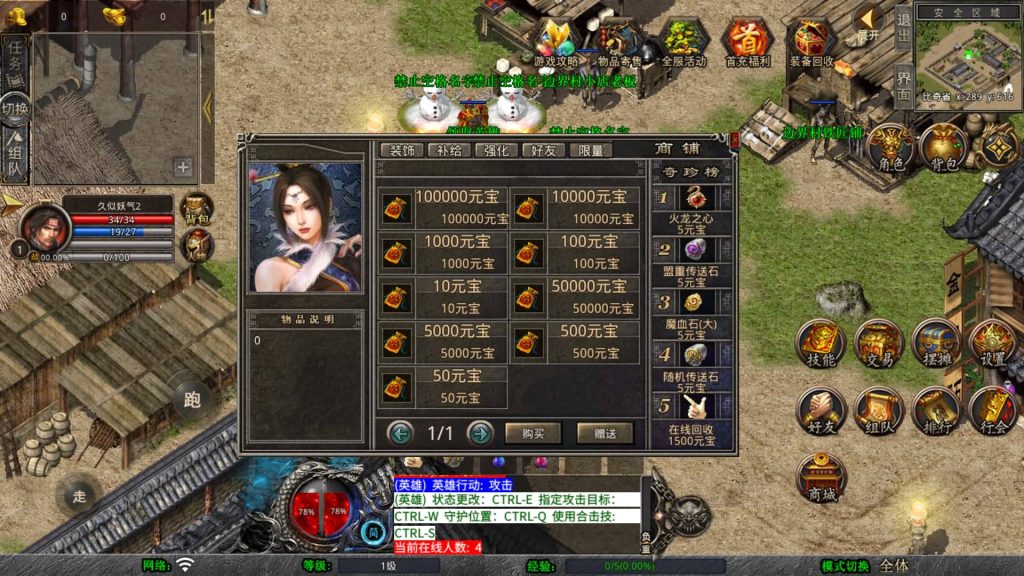This screenshot has height=576, width=1024.
Task: Show the 限量 shop category
Action: (591, 150)
